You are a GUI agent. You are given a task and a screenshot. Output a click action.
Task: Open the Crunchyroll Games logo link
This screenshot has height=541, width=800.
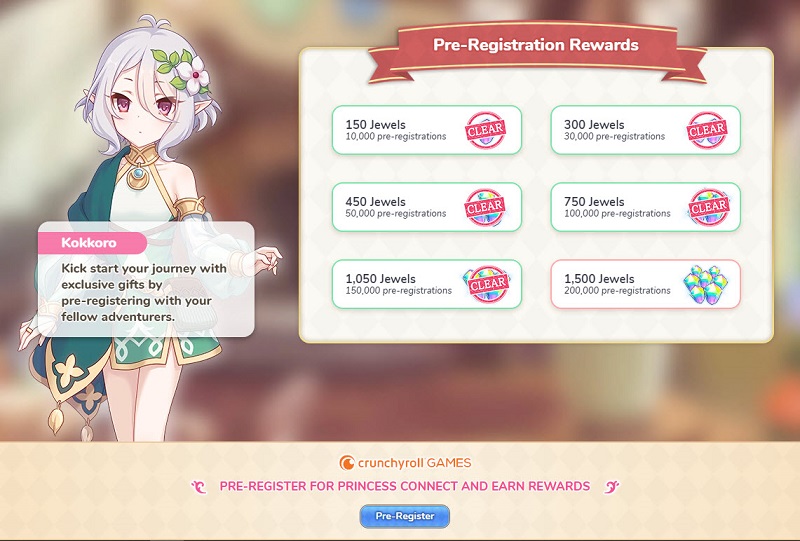(x=405, y=463)
